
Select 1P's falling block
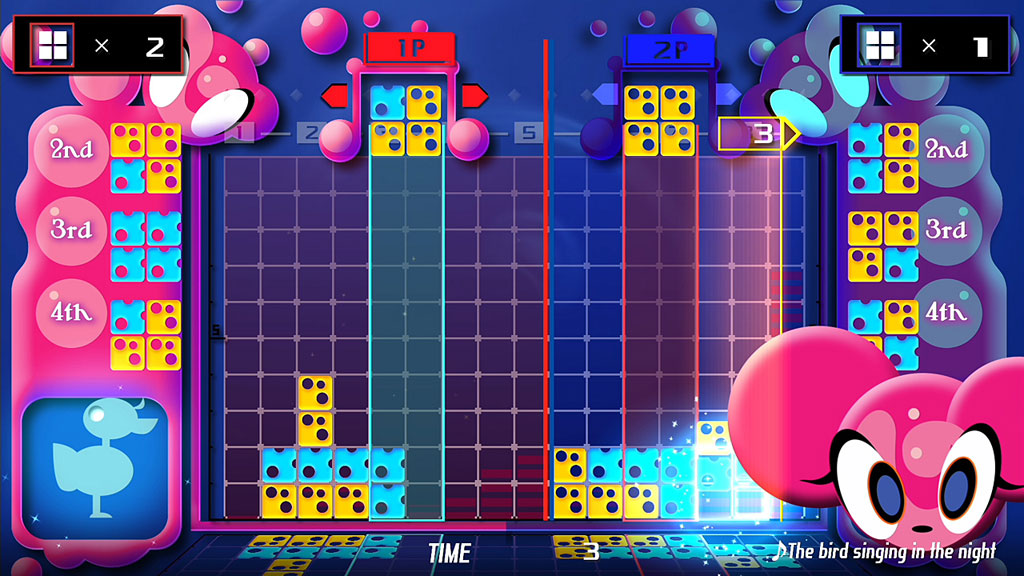pyautogui.click(x=406, y=120)
